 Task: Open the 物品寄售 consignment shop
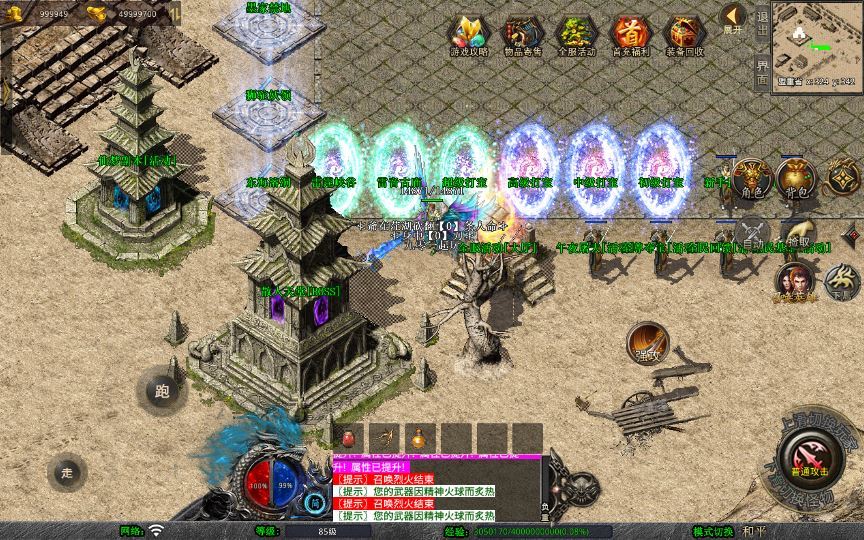(521, 34)
